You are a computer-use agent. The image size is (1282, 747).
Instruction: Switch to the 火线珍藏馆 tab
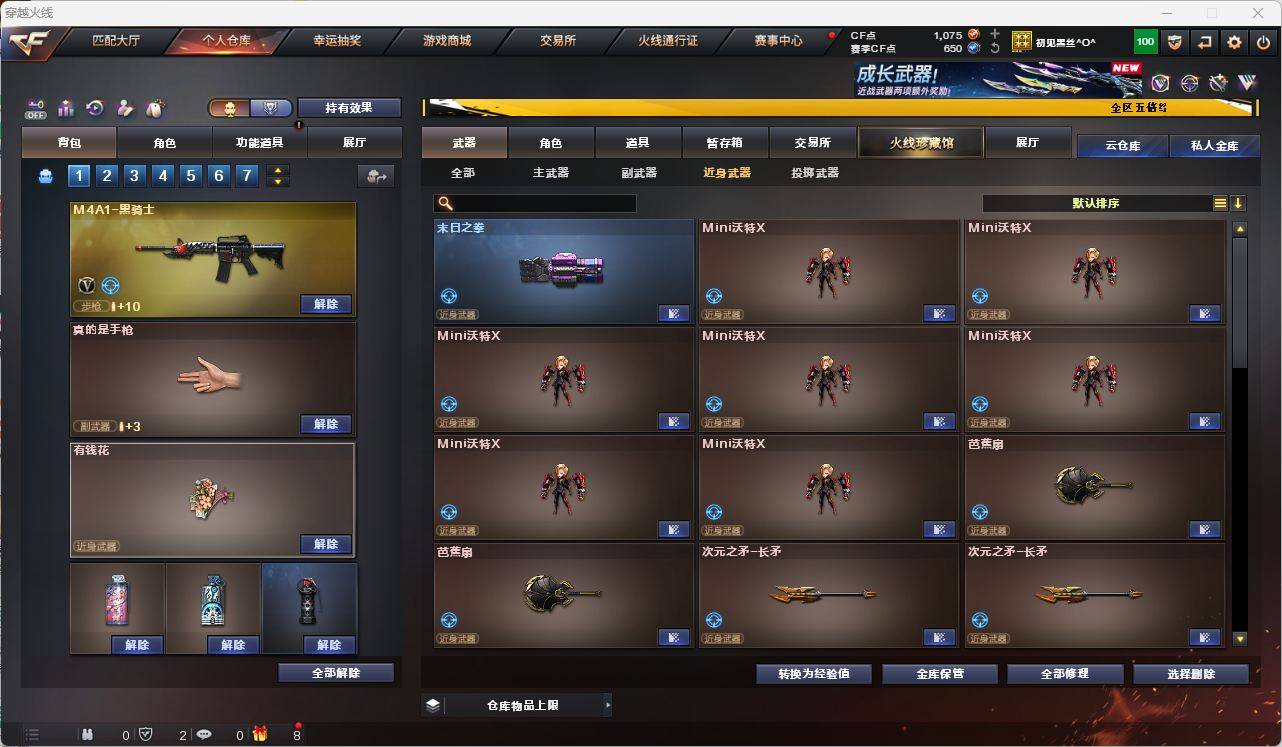(919, 142)
